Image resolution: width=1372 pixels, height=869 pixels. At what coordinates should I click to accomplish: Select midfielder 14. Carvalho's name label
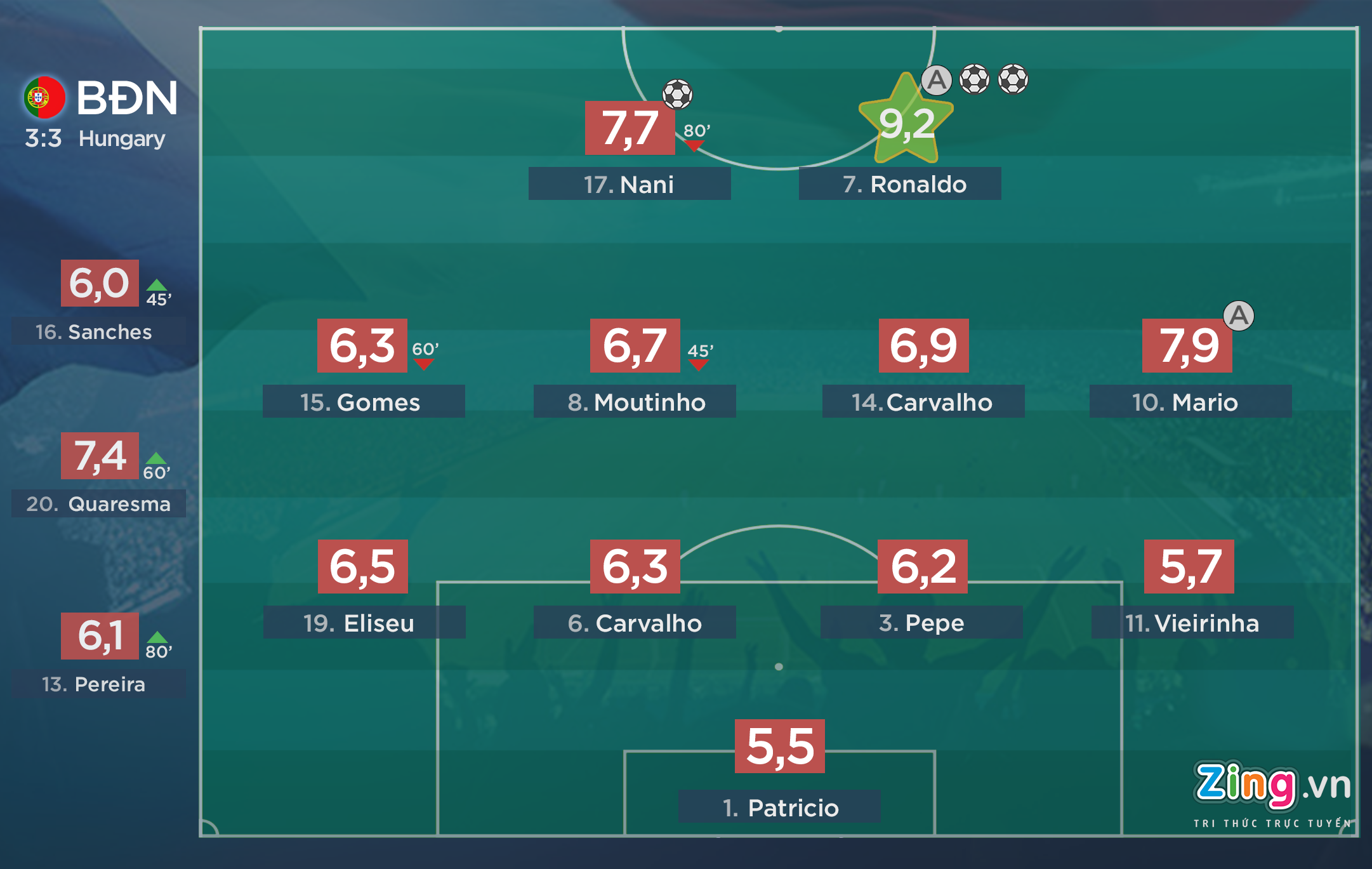click(923, 402)
